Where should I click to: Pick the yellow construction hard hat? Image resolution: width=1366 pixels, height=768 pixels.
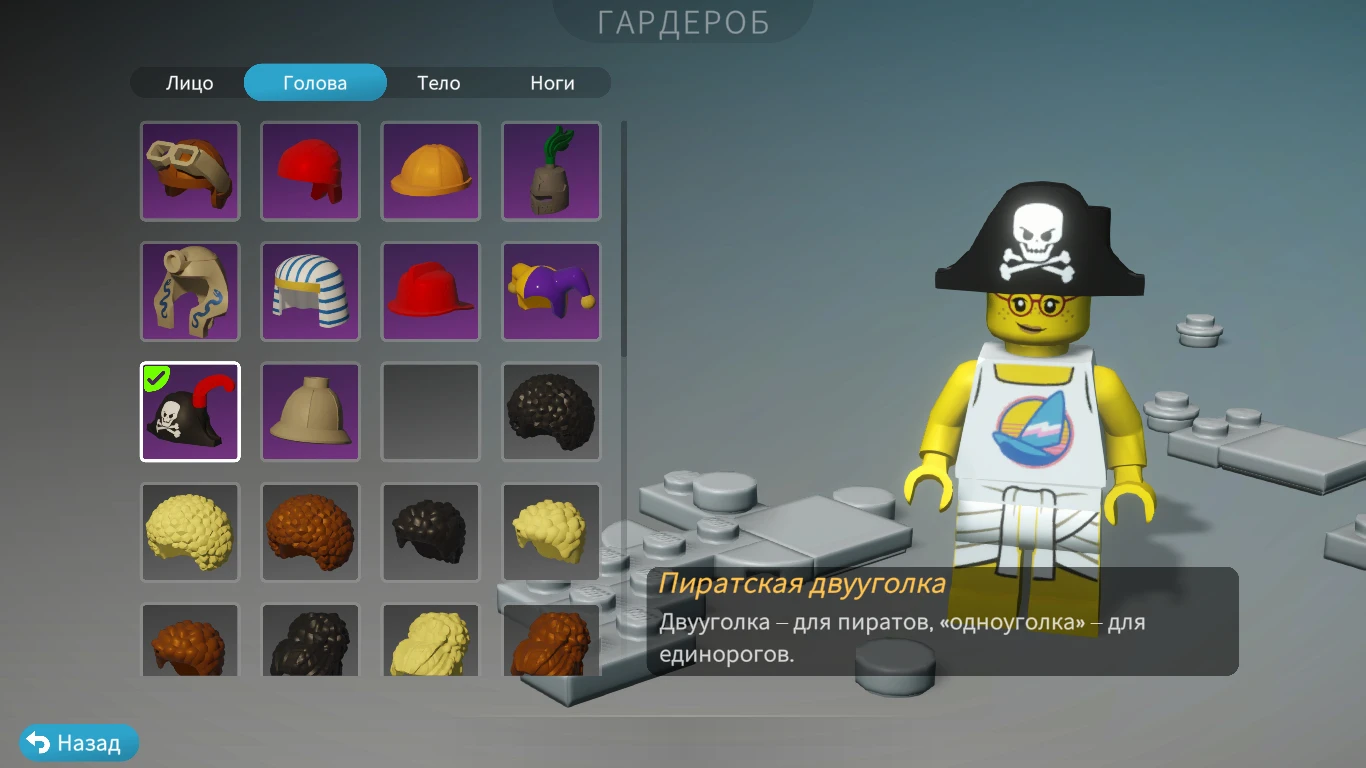click(x=430, y=172)
